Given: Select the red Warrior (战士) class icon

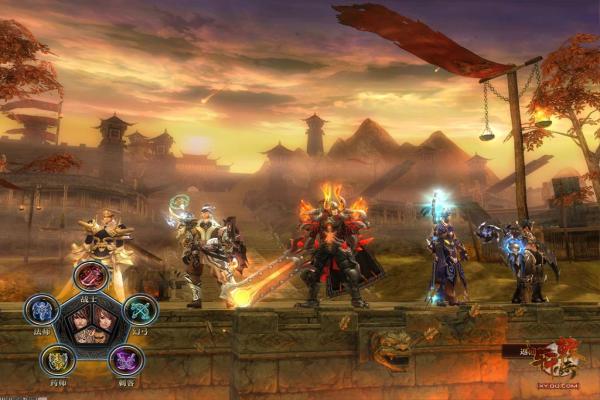Looking at the screenshot, I should (91, 275).
